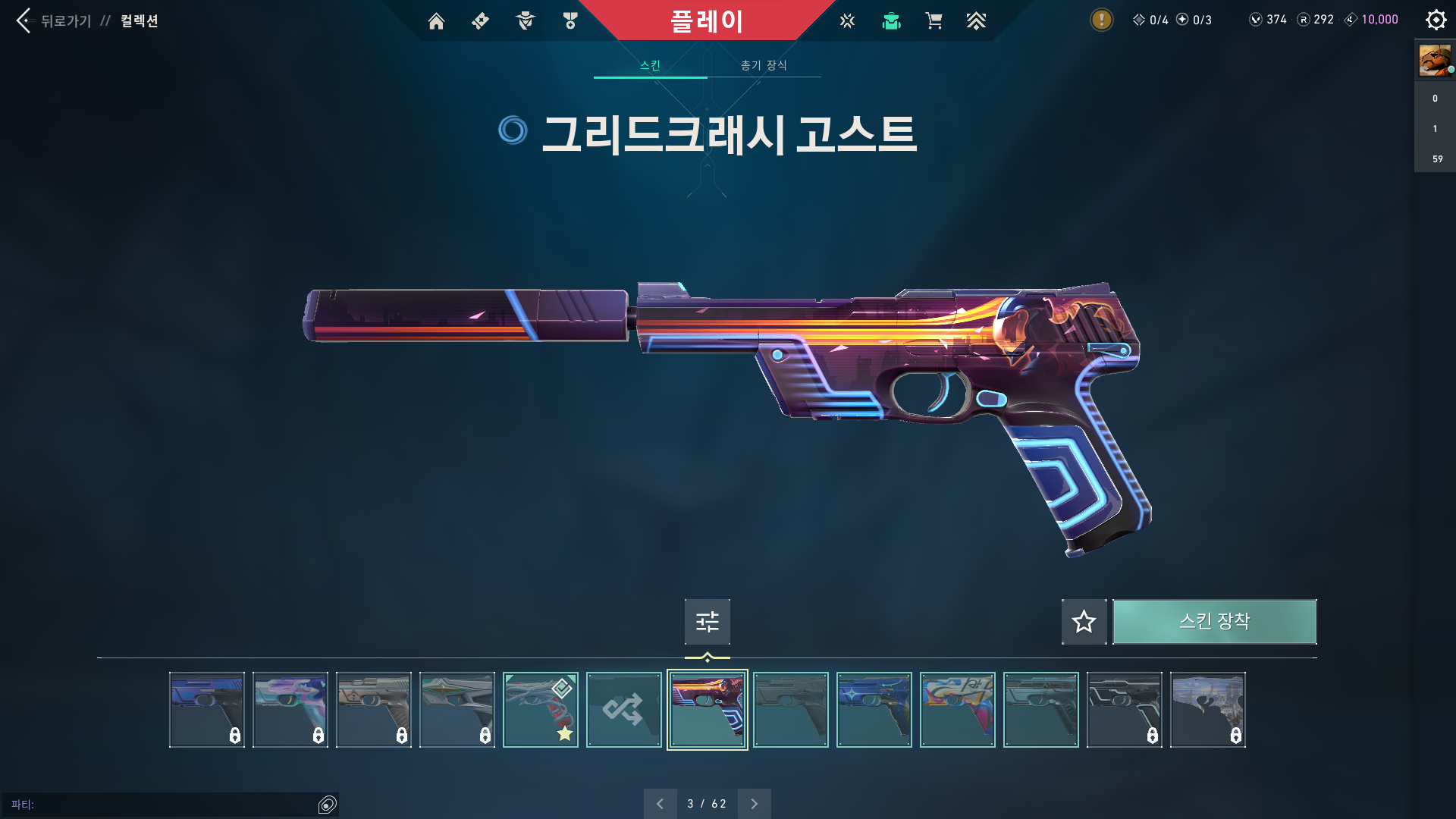The image size is (1456, 819).
Task: Go back to the collection screen
Action: pyautogui.click(x=53, y=20)
